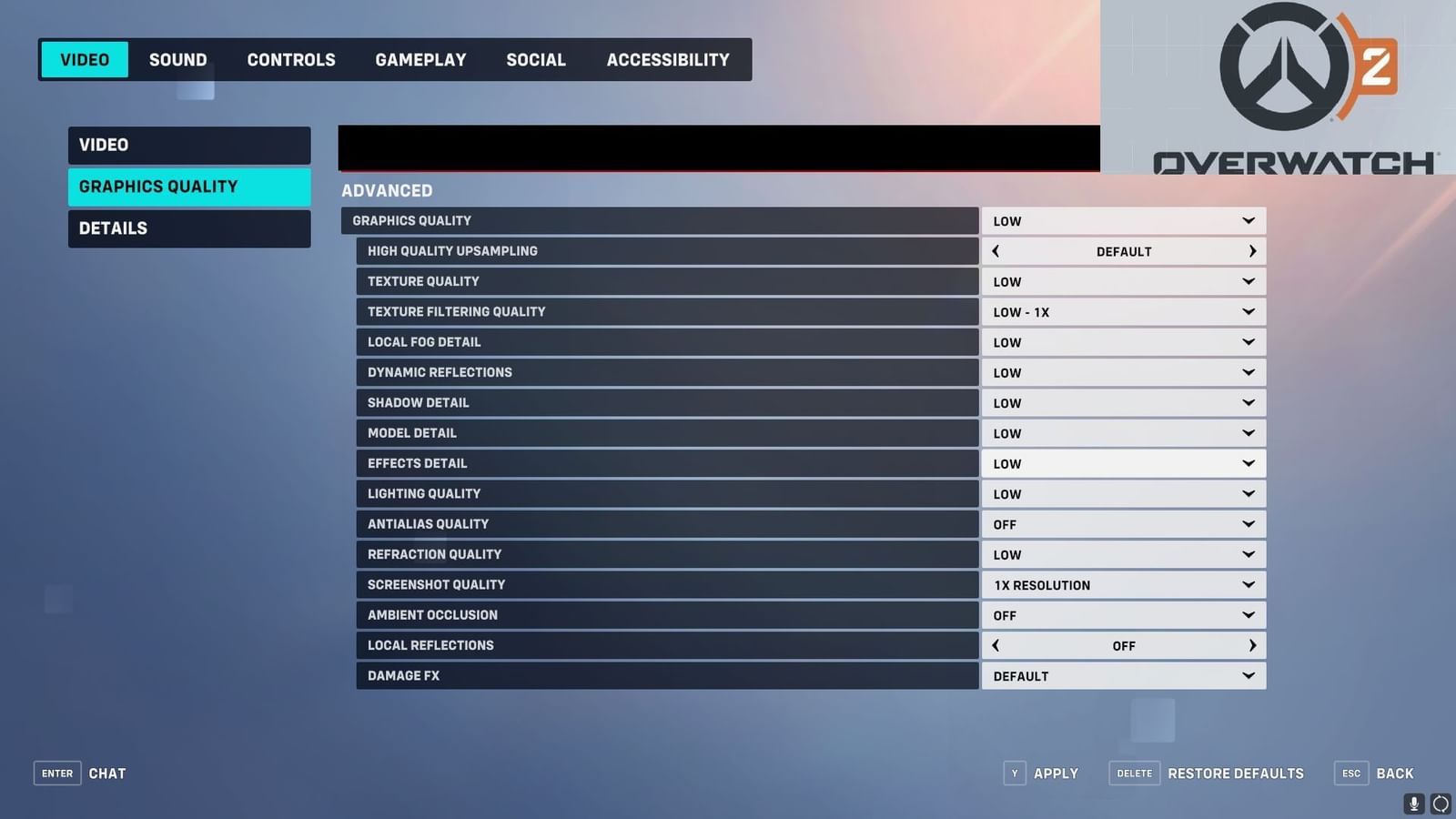Click the circular sync icon at bottom right
Screen dimensions: 1456x819
coord(1441,804)
